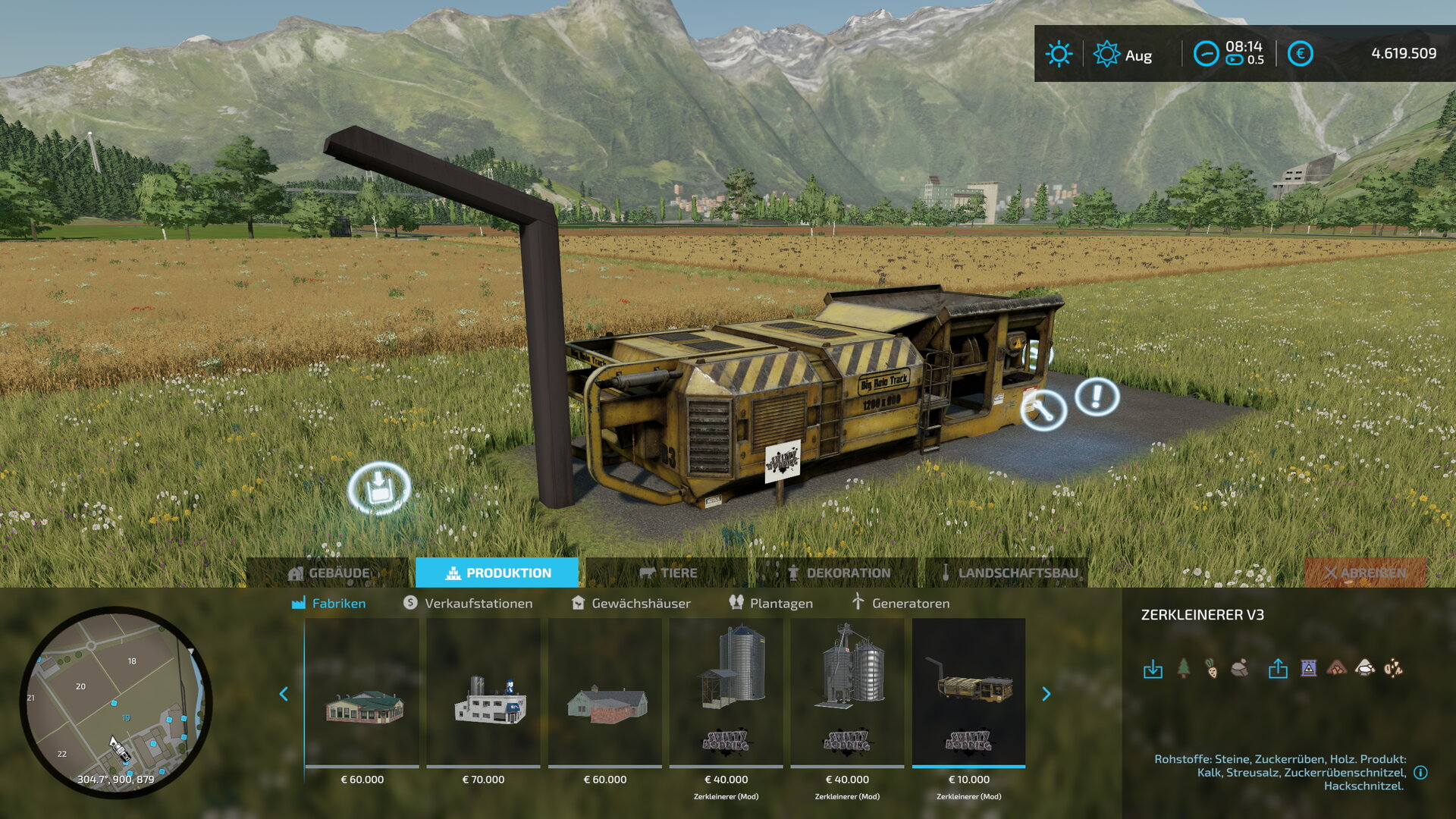Click the Abreißen demolish button

(1365, 573)
